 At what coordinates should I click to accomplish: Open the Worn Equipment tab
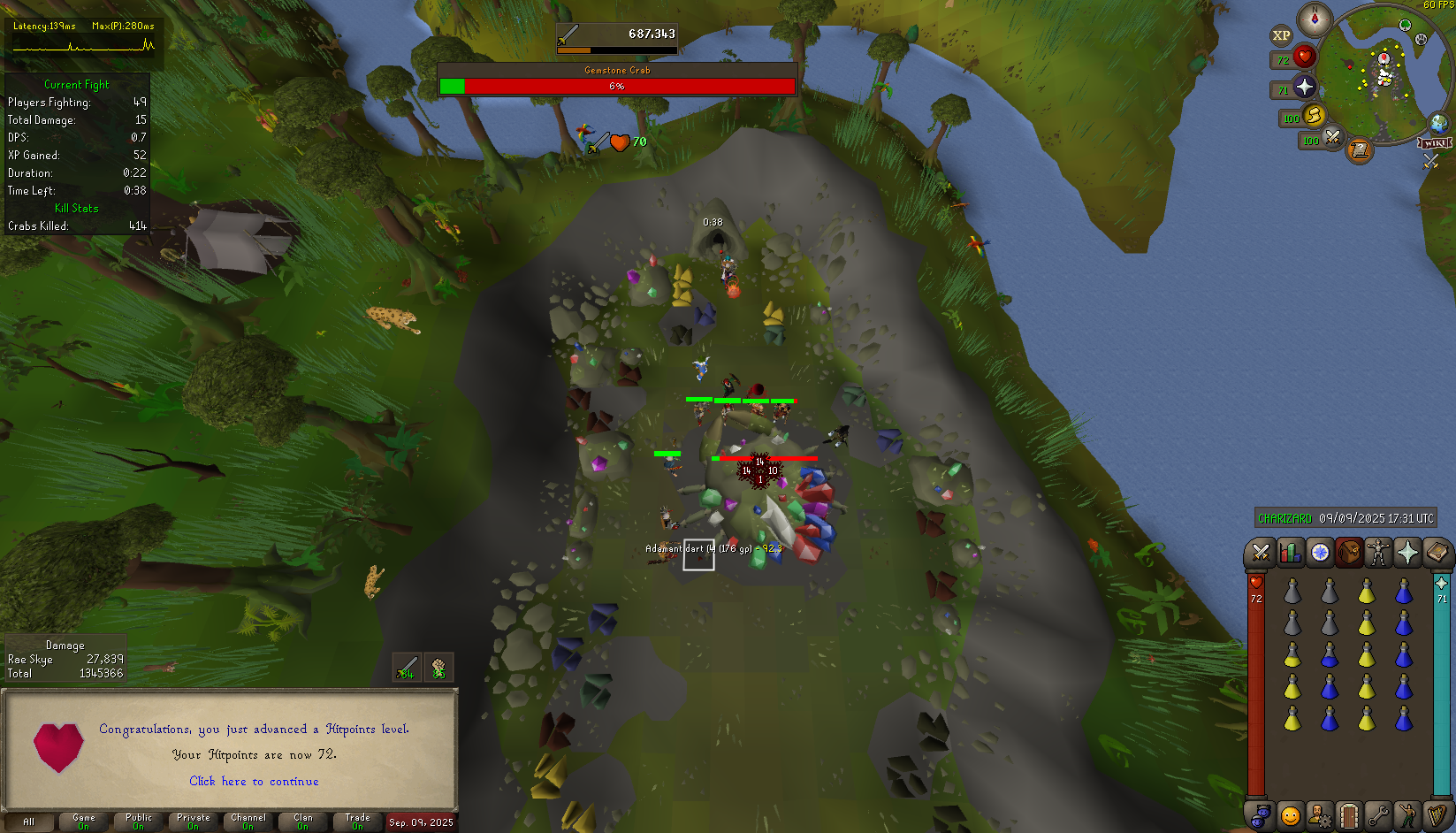click(x=1378, y=554)
